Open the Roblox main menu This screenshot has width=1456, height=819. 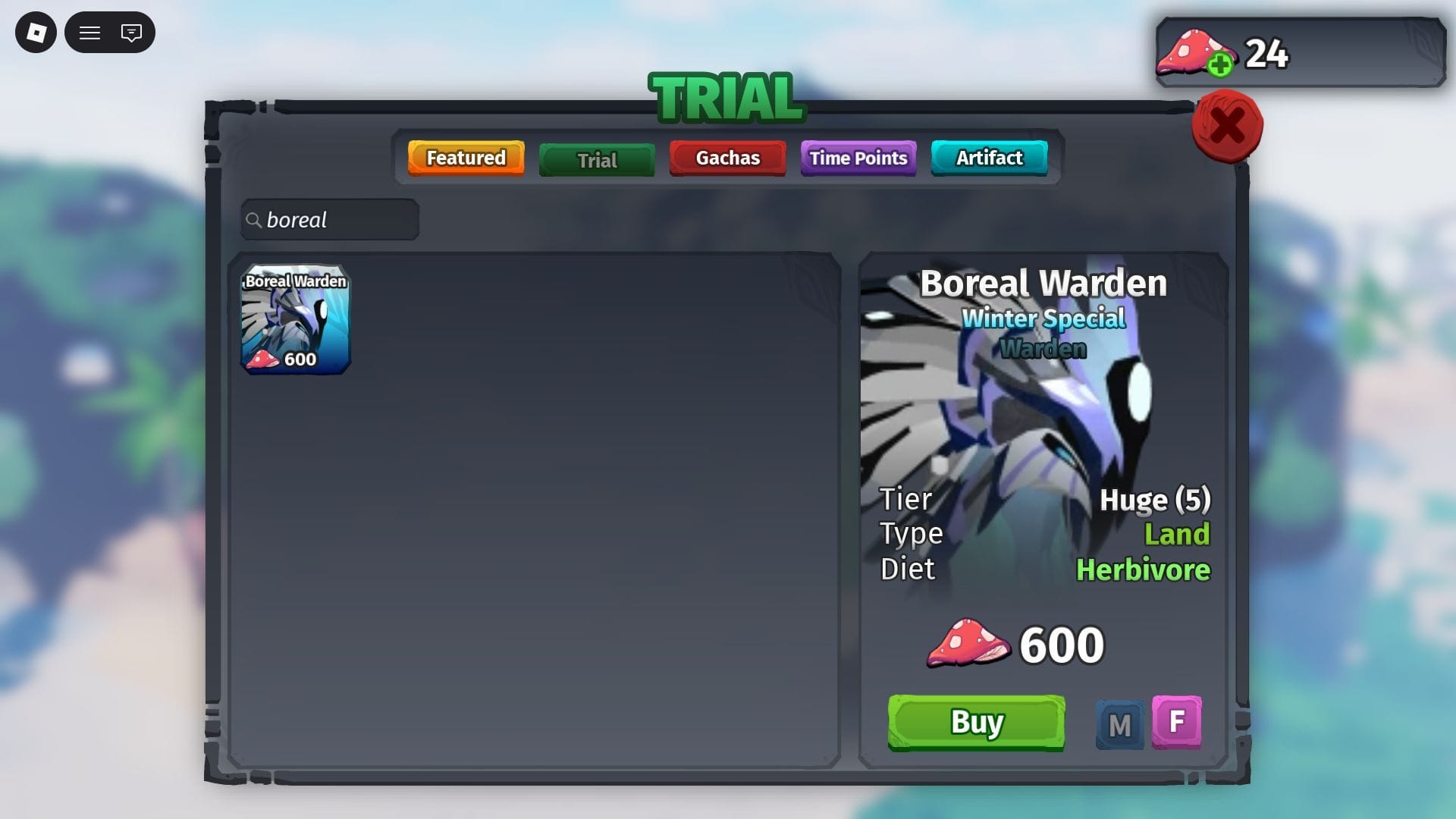coord(36,33)
